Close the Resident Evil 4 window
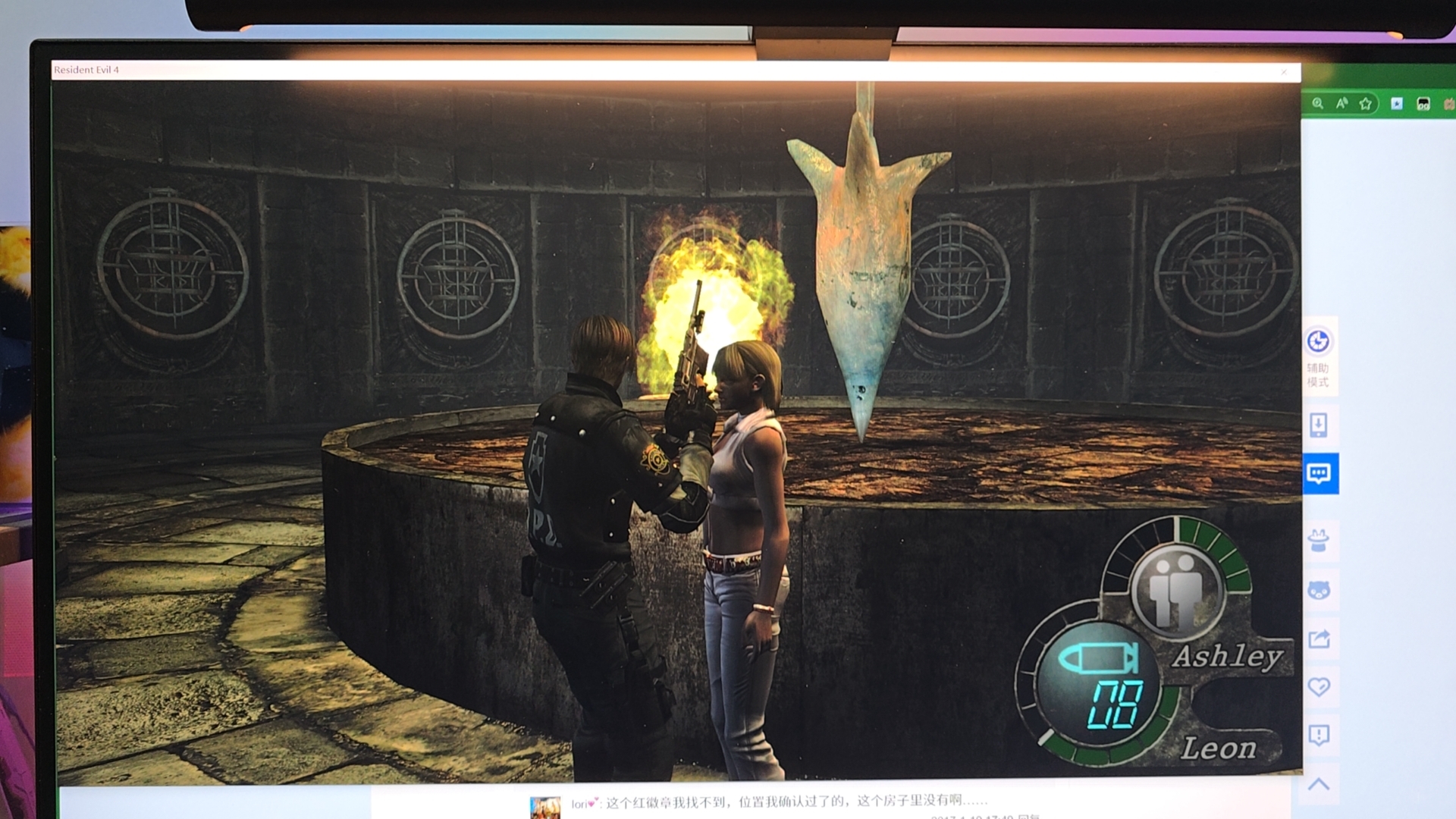This screenshot has width=1456, height=819. [1284, 72]
